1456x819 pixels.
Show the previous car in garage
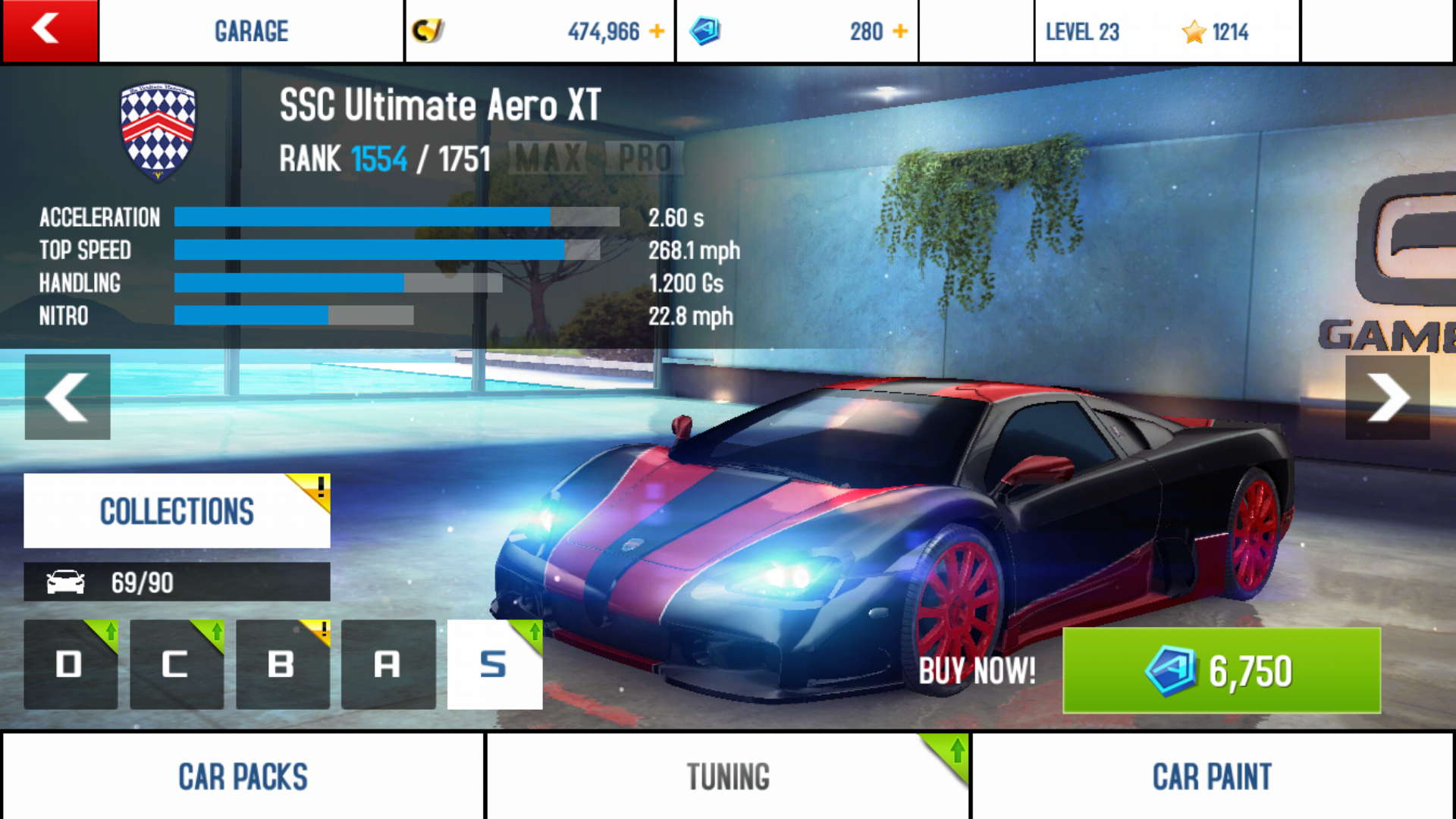(67, 397)
